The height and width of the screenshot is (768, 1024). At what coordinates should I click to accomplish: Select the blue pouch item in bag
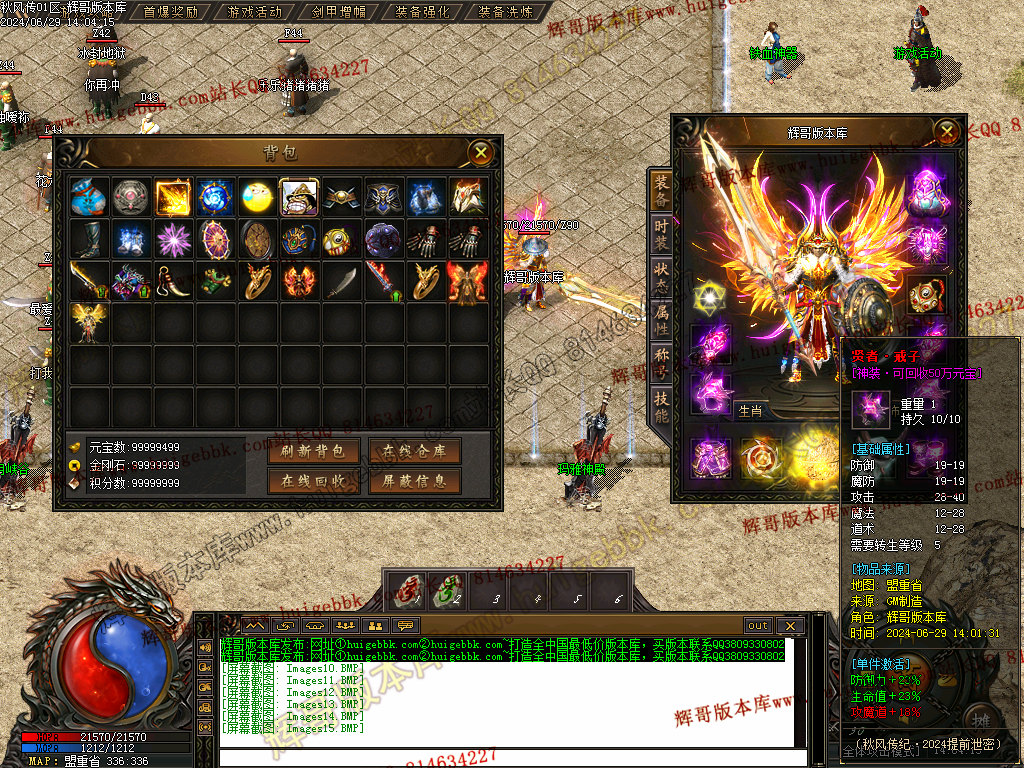(89, 198)
